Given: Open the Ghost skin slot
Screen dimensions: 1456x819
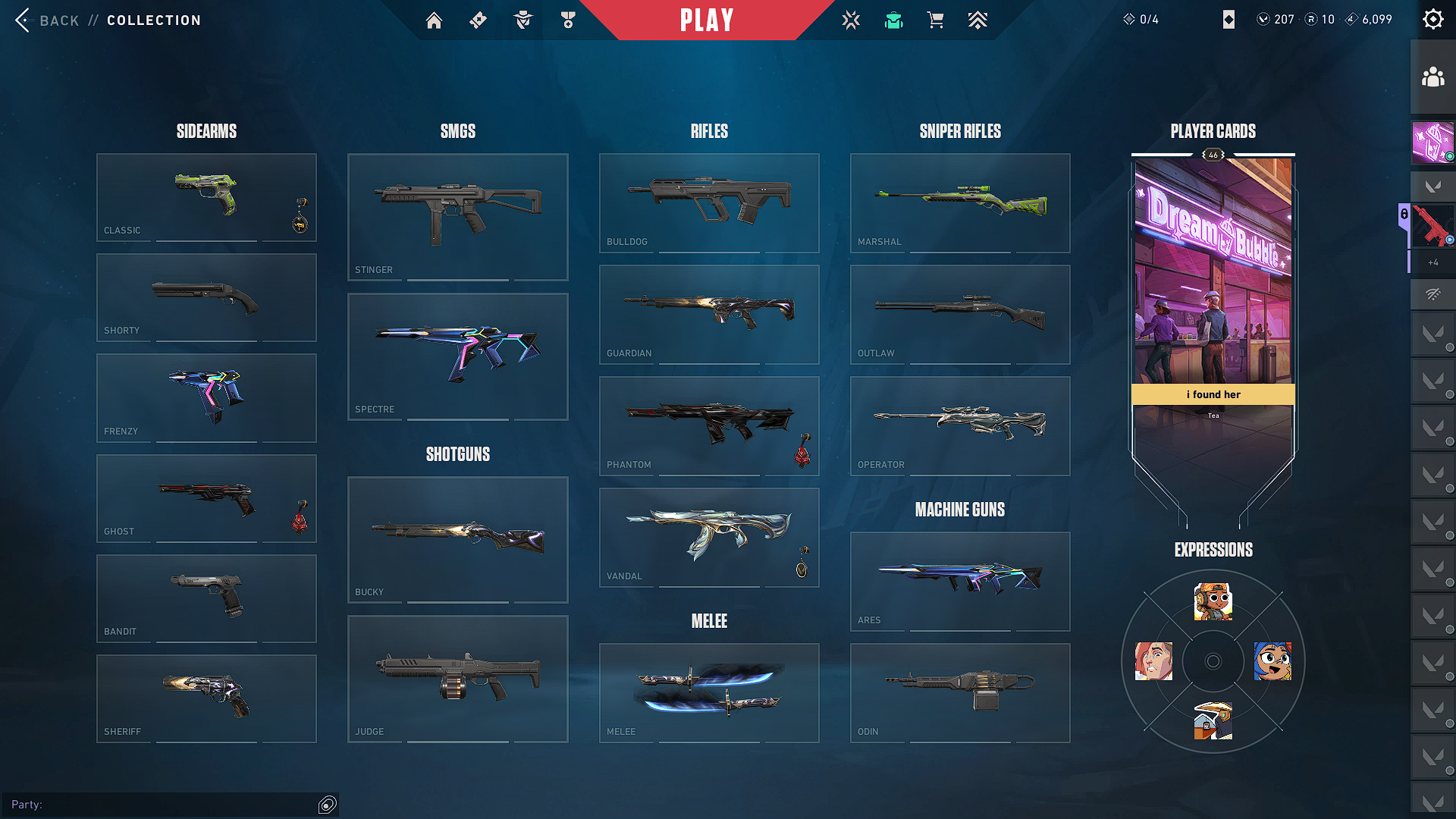Looking at the screenshot, I should pos(206,498).
